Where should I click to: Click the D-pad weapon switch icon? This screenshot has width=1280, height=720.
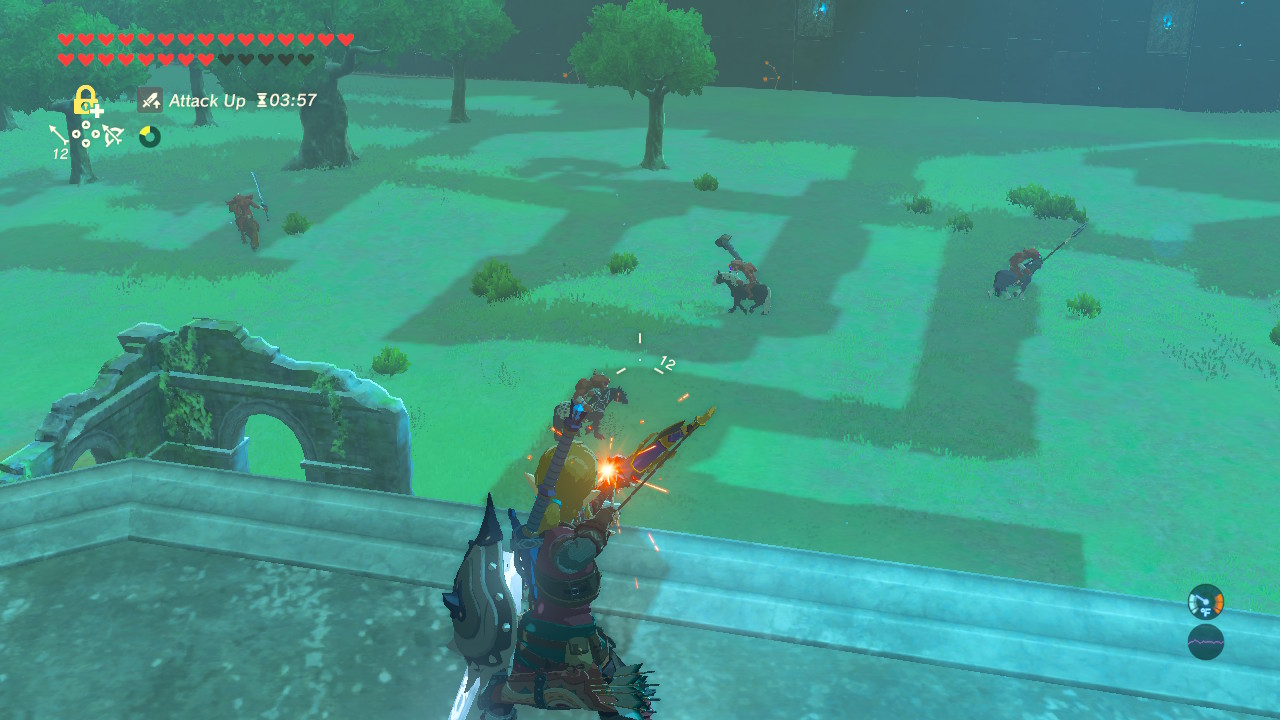86,134
